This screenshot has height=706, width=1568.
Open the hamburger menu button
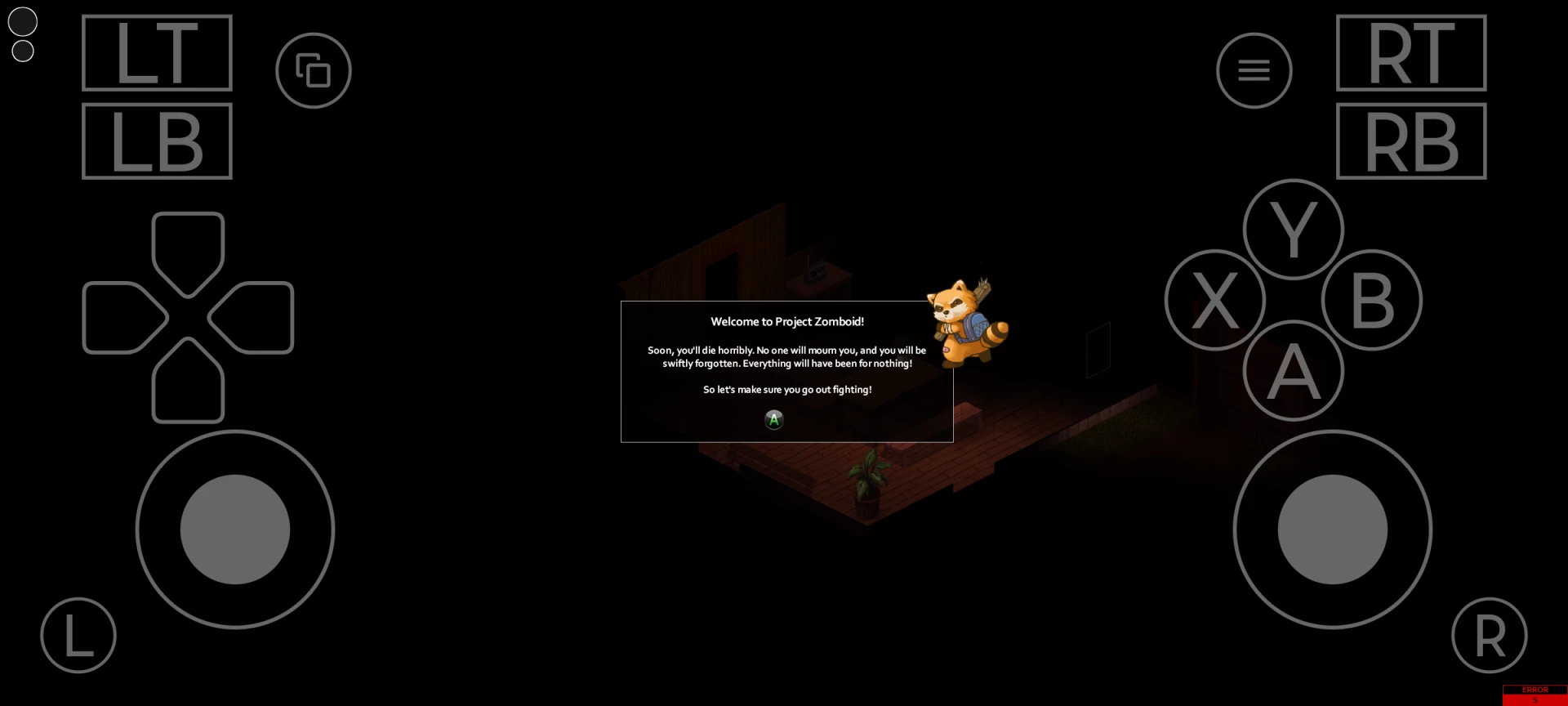[1254, 70]
